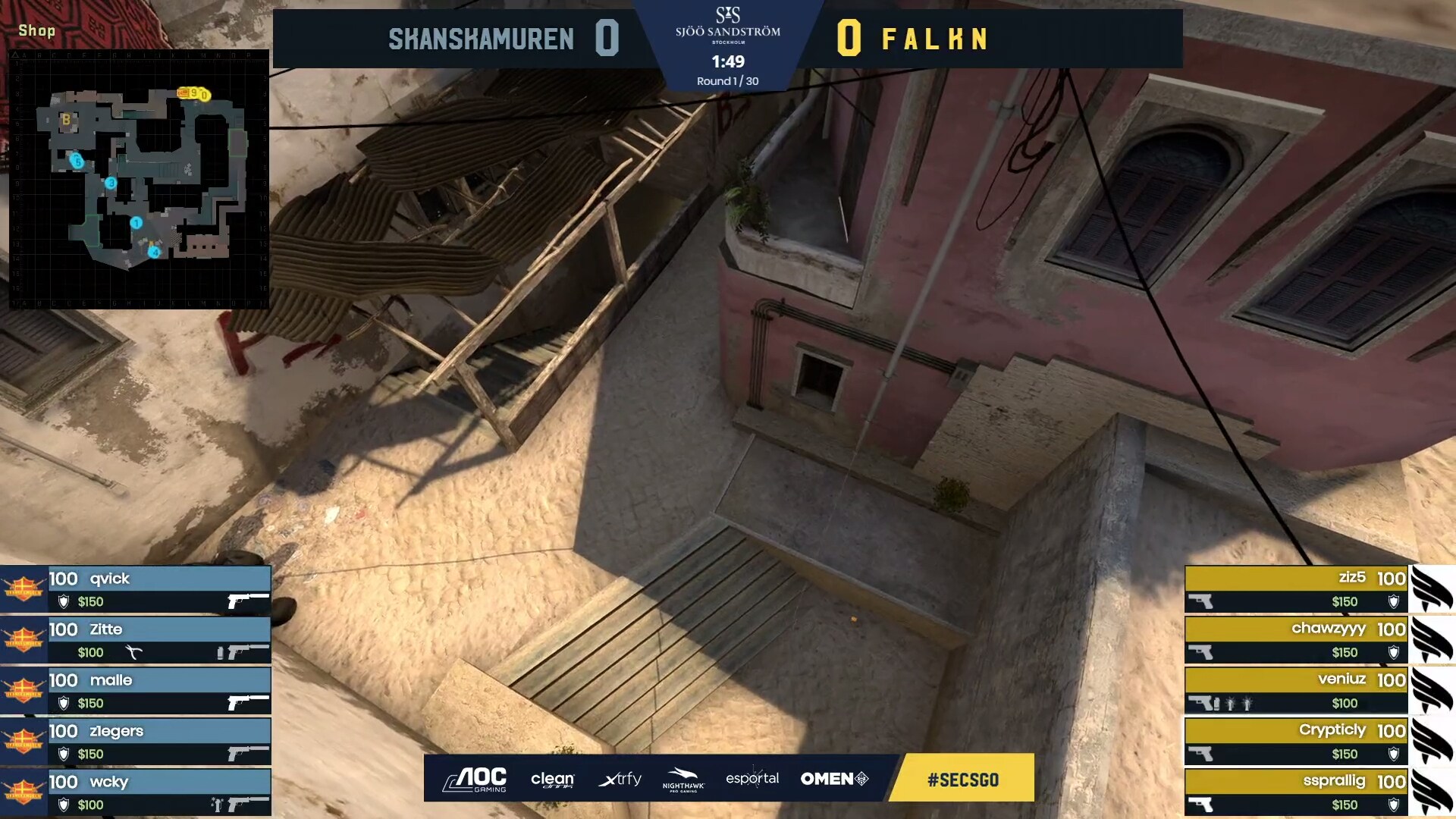
Task: Spectate ziz5 from the right team
Action: pyautogui.click(x=1295, y=589)
